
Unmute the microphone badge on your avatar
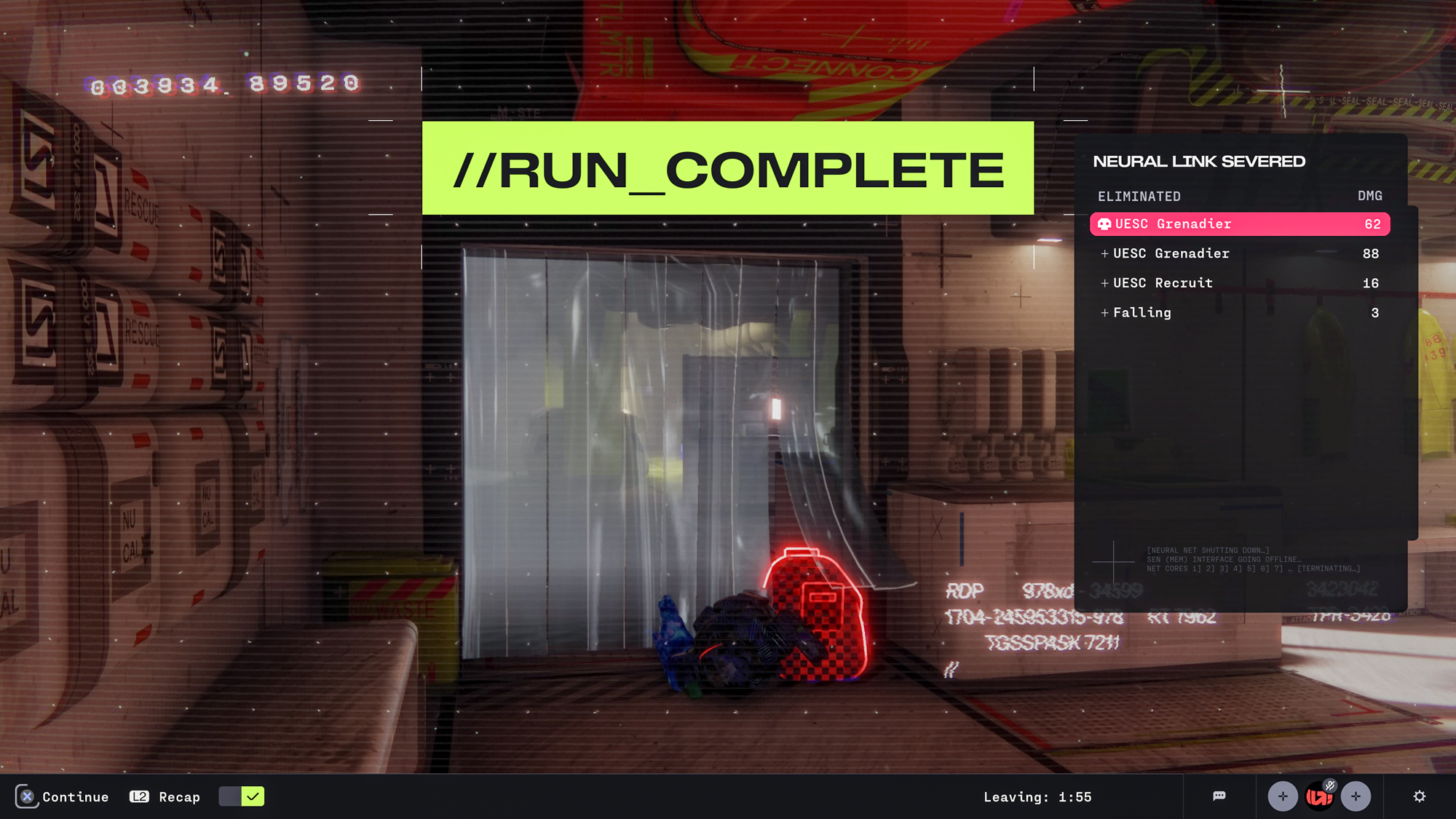coord(1330,784)
